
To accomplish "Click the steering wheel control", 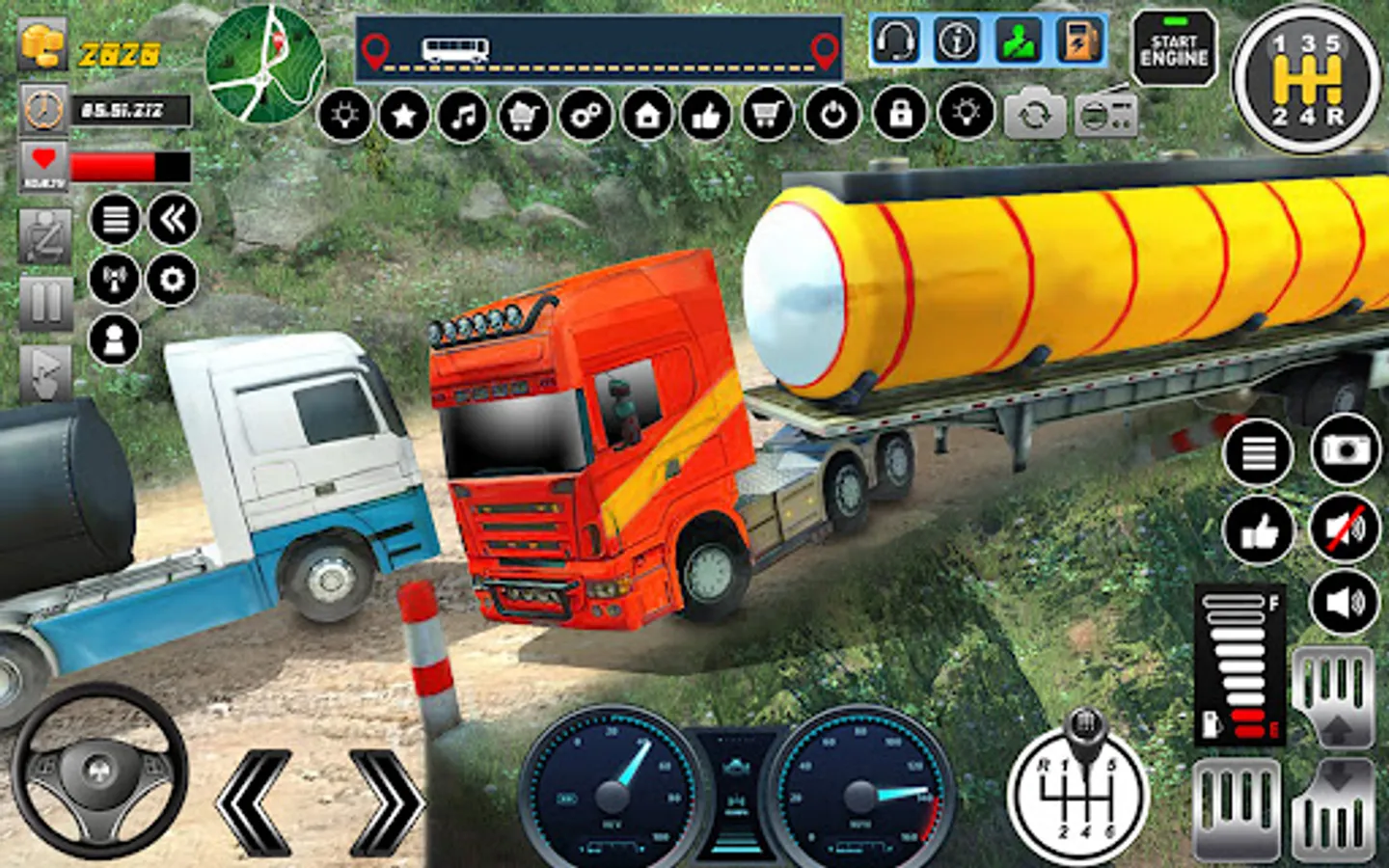I will point(99,770).
